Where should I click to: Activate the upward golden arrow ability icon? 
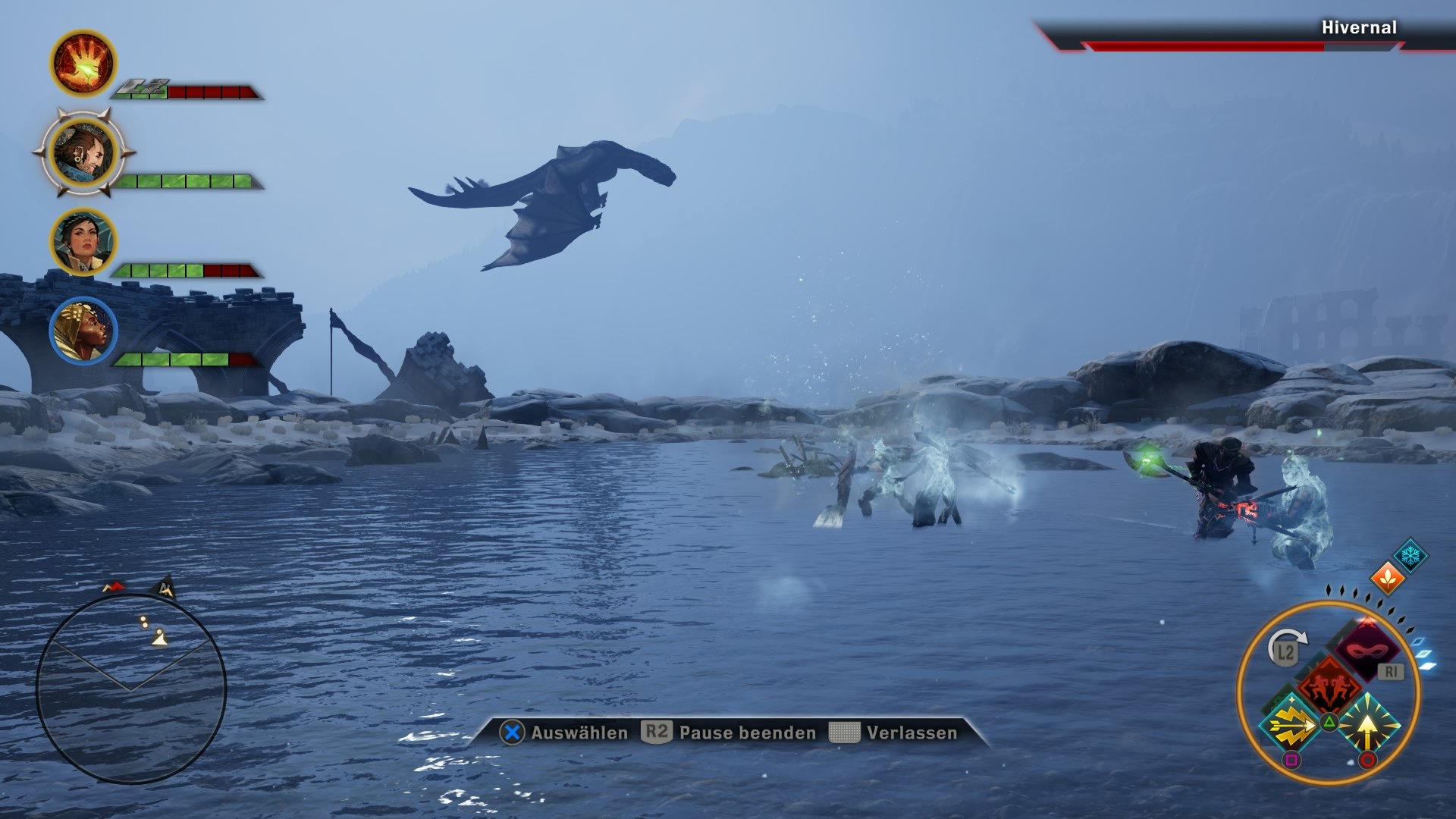point(1367,726)
